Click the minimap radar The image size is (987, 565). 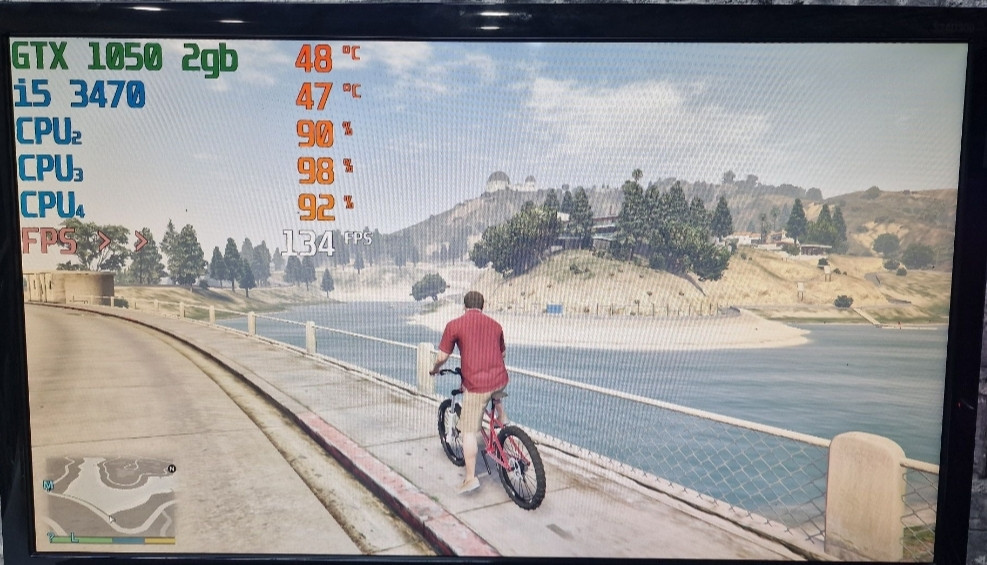110,497
